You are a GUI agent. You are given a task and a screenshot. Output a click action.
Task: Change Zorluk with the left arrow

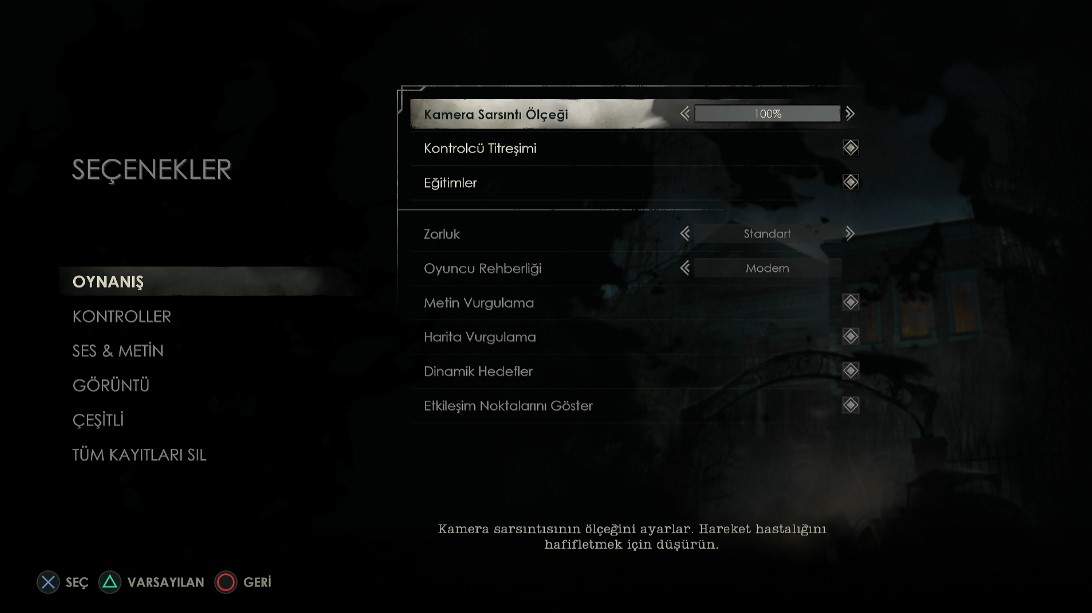pos(685,234)
